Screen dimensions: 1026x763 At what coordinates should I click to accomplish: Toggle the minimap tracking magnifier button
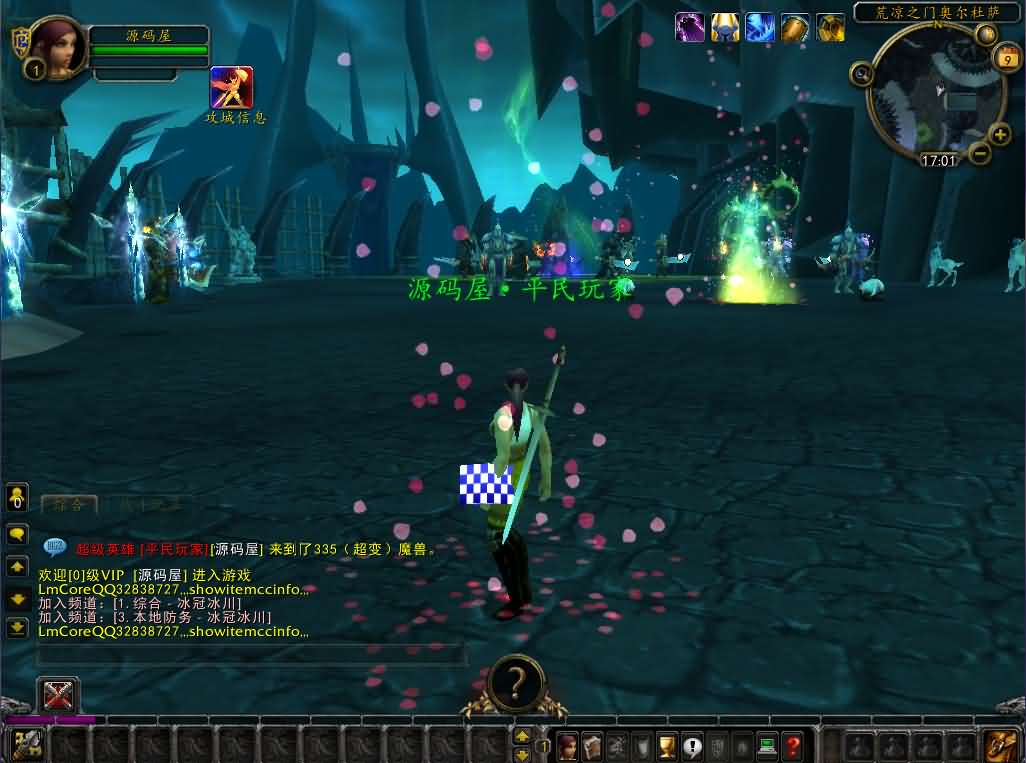pos(861,72)
